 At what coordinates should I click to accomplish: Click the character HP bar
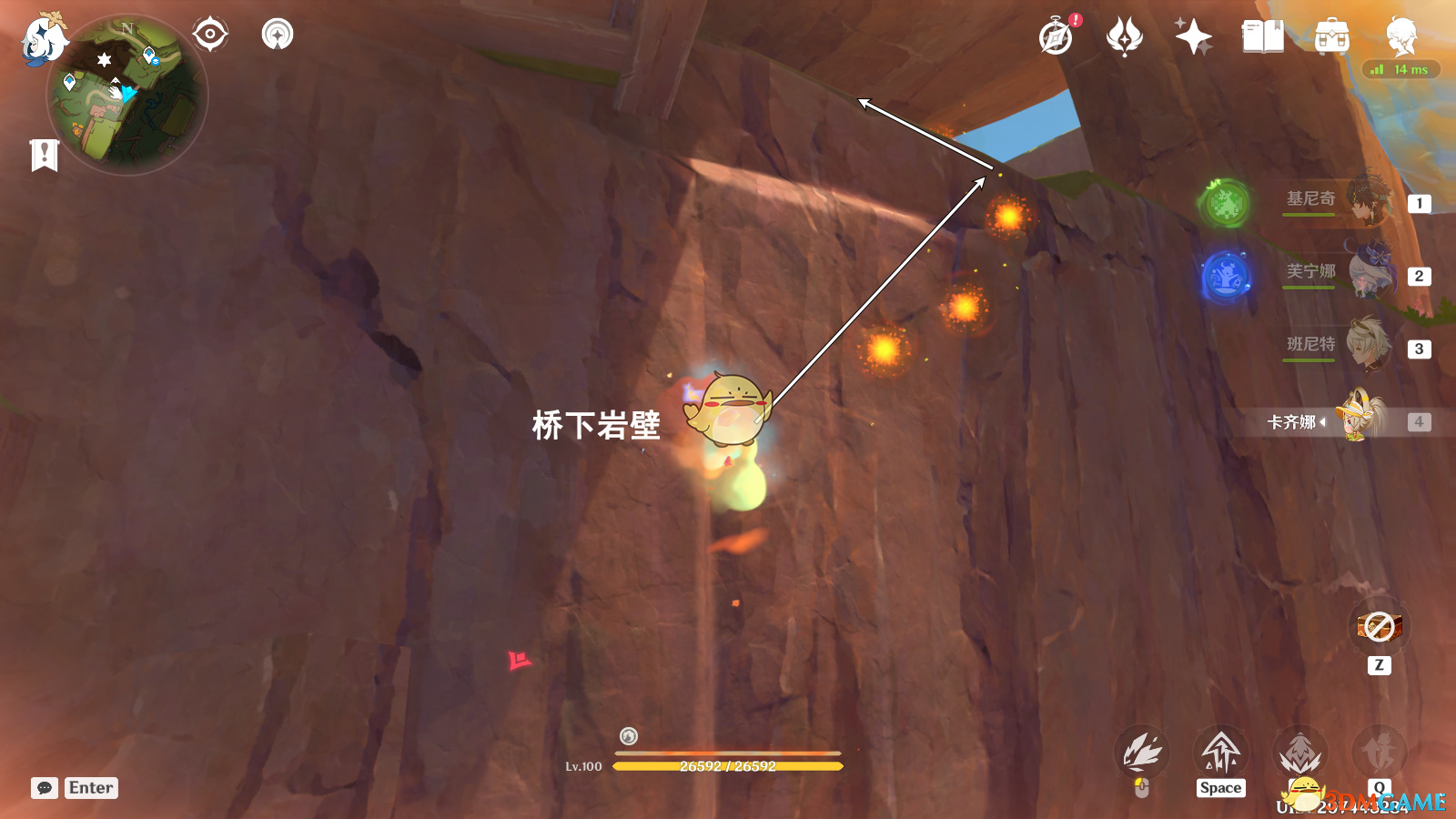tap(728, 766)
